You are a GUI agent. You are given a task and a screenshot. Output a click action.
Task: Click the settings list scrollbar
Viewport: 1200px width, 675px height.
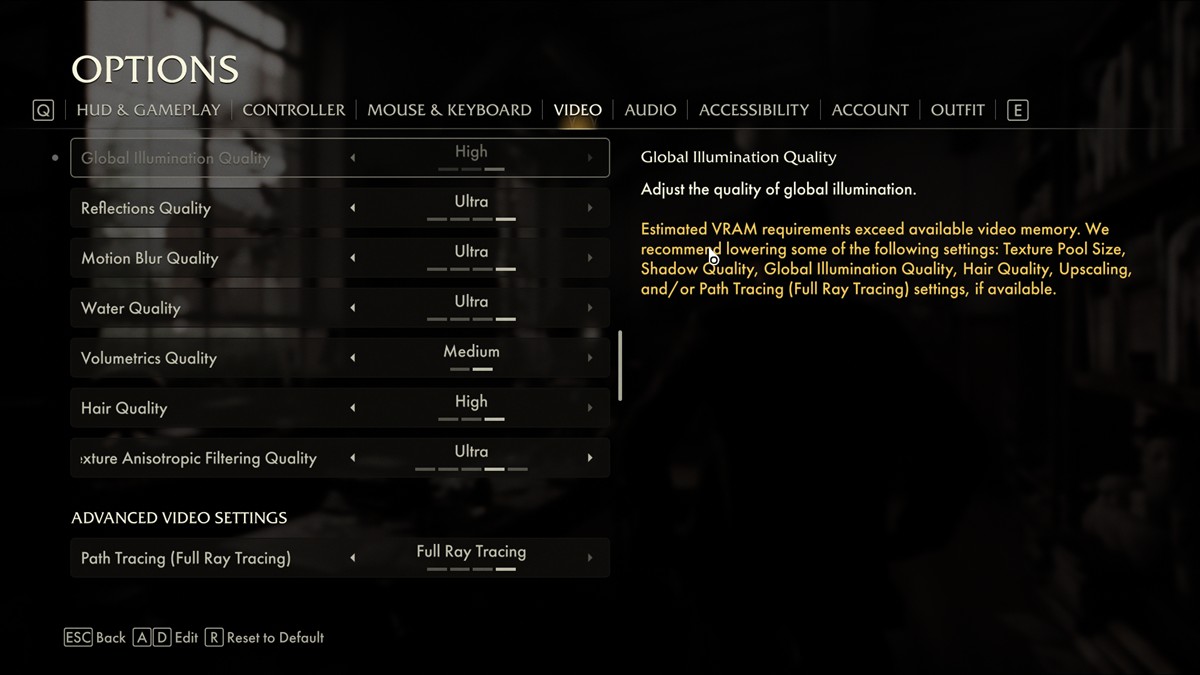621,366
